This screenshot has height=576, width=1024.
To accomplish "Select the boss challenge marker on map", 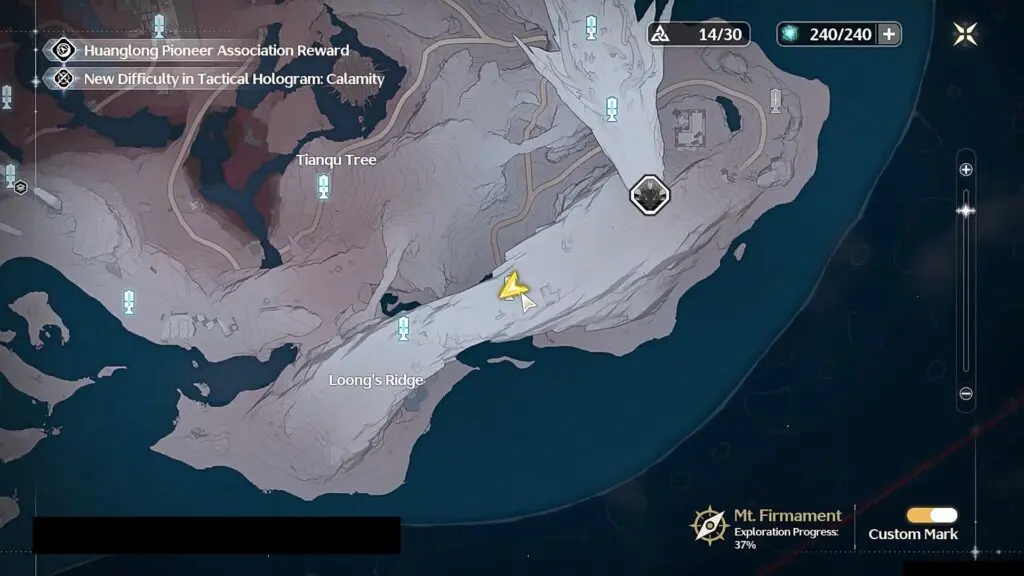I will tap(649, 194).
